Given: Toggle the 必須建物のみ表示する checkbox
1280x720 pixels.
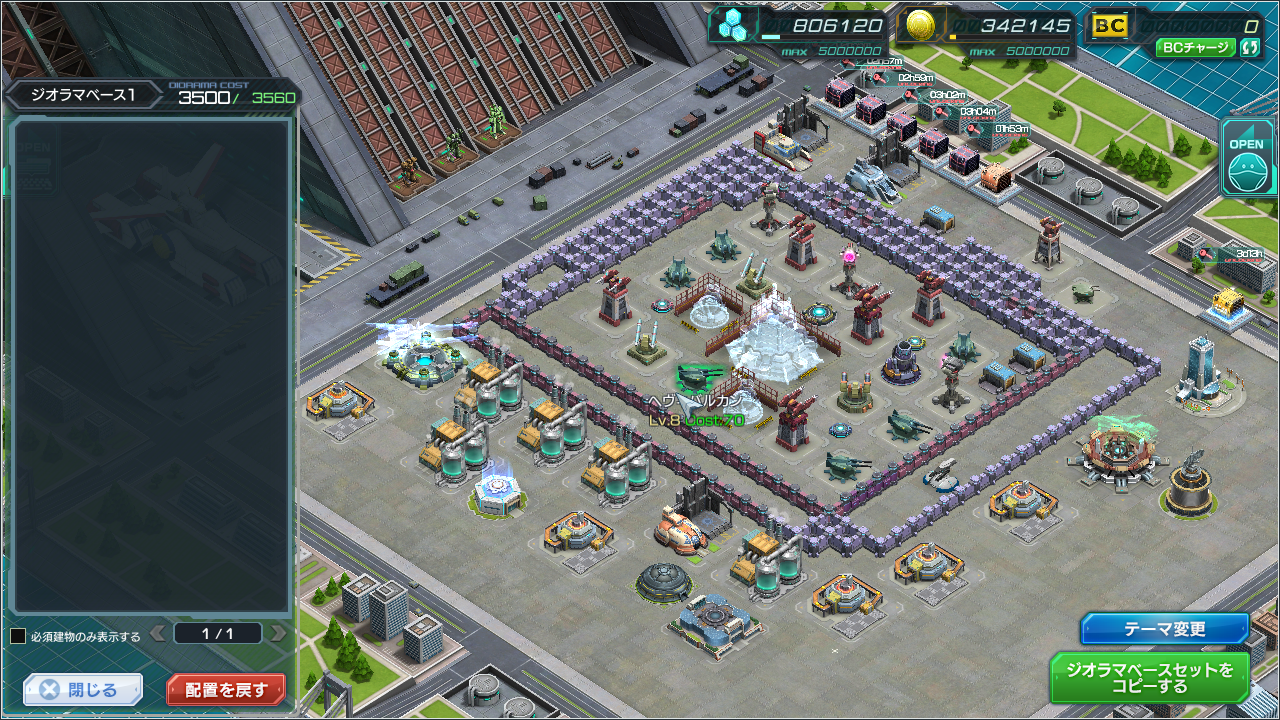Looking at the screenshot, I should (x=18, y=636).
